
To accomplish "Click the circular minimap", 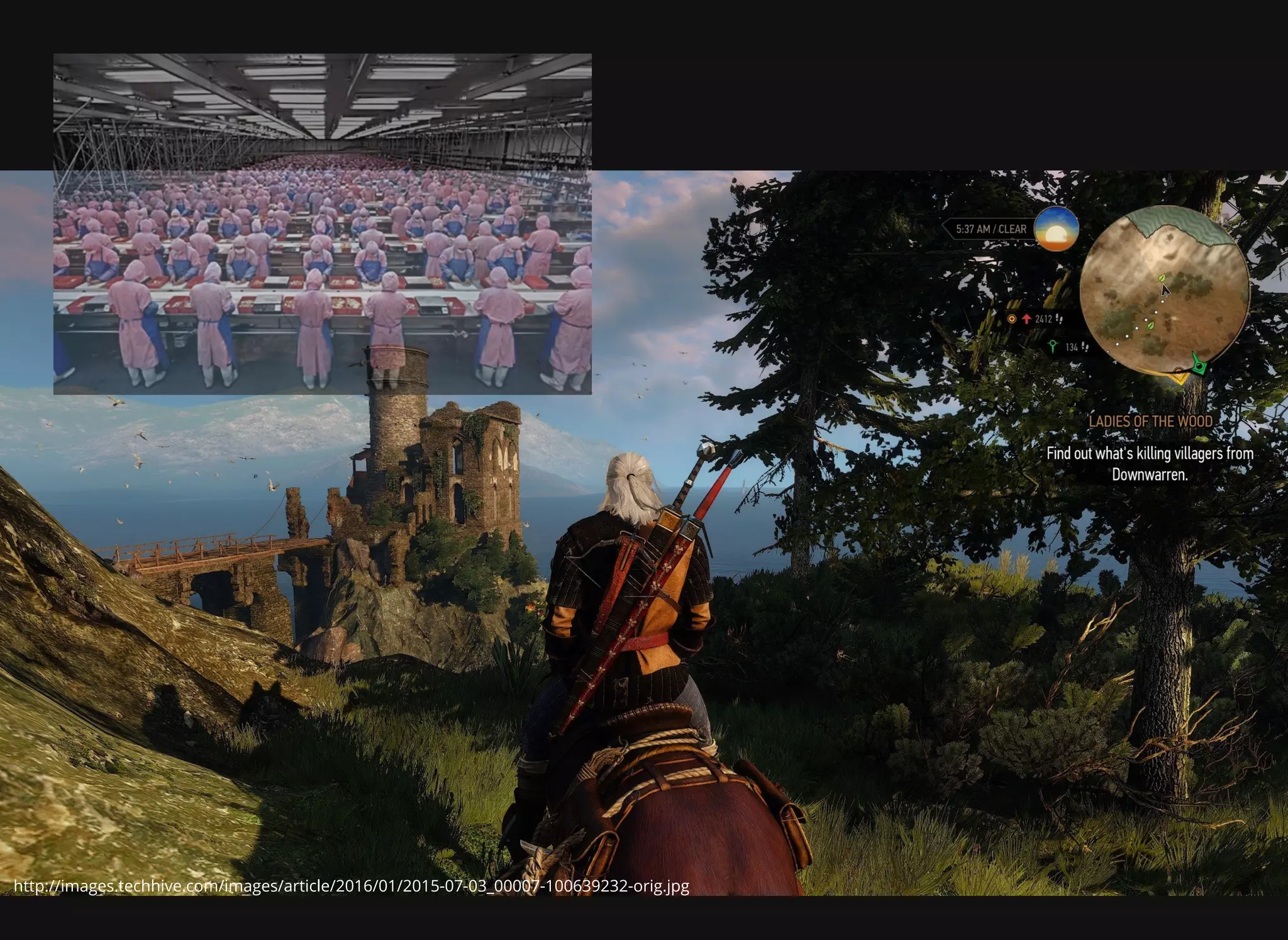I will coord(1164,290).
